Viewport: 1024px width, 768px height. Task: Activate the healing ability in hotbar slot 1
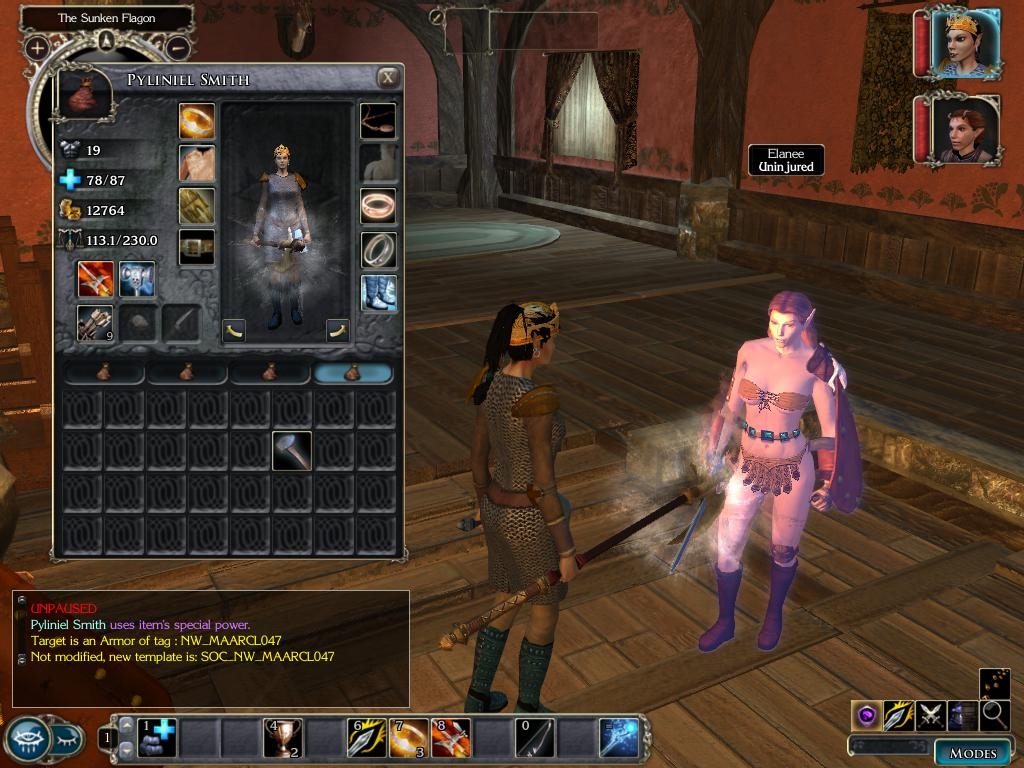[x=156, y=738]
